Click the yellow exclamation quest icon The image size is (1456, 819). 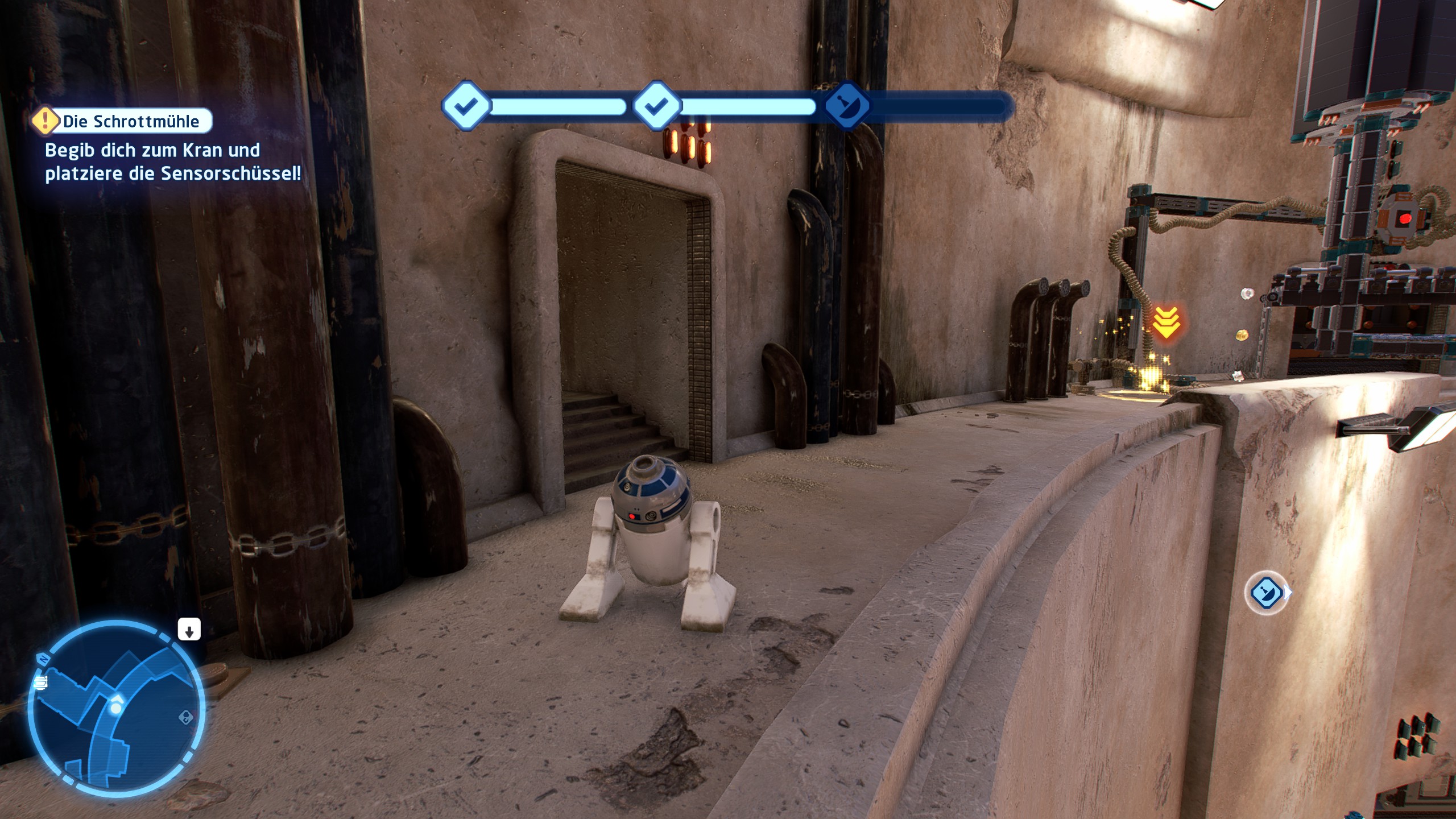pos(45,121)
